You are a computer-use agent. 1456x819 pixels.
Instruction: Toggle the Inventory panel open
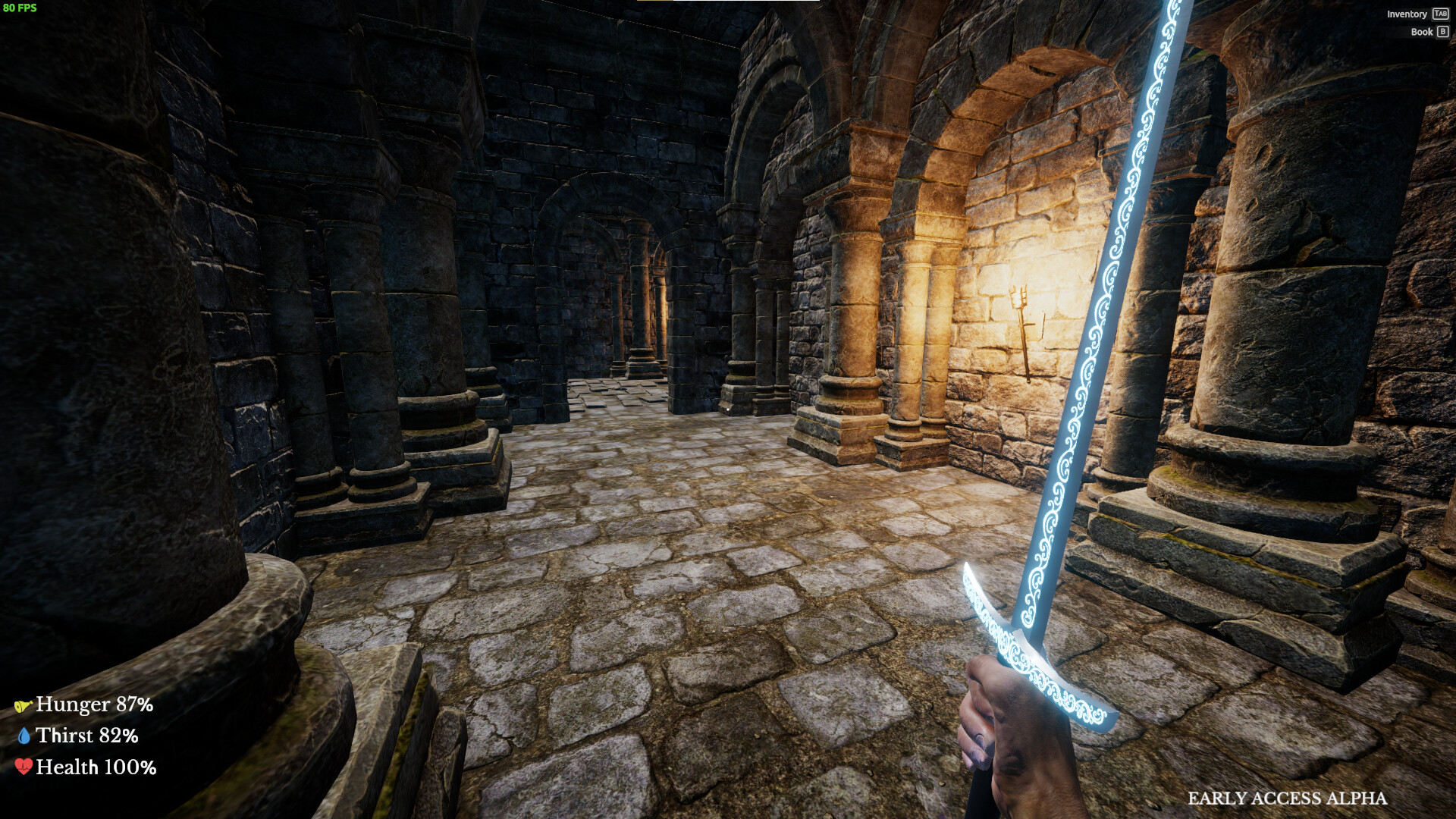(x=1407, y=14)
